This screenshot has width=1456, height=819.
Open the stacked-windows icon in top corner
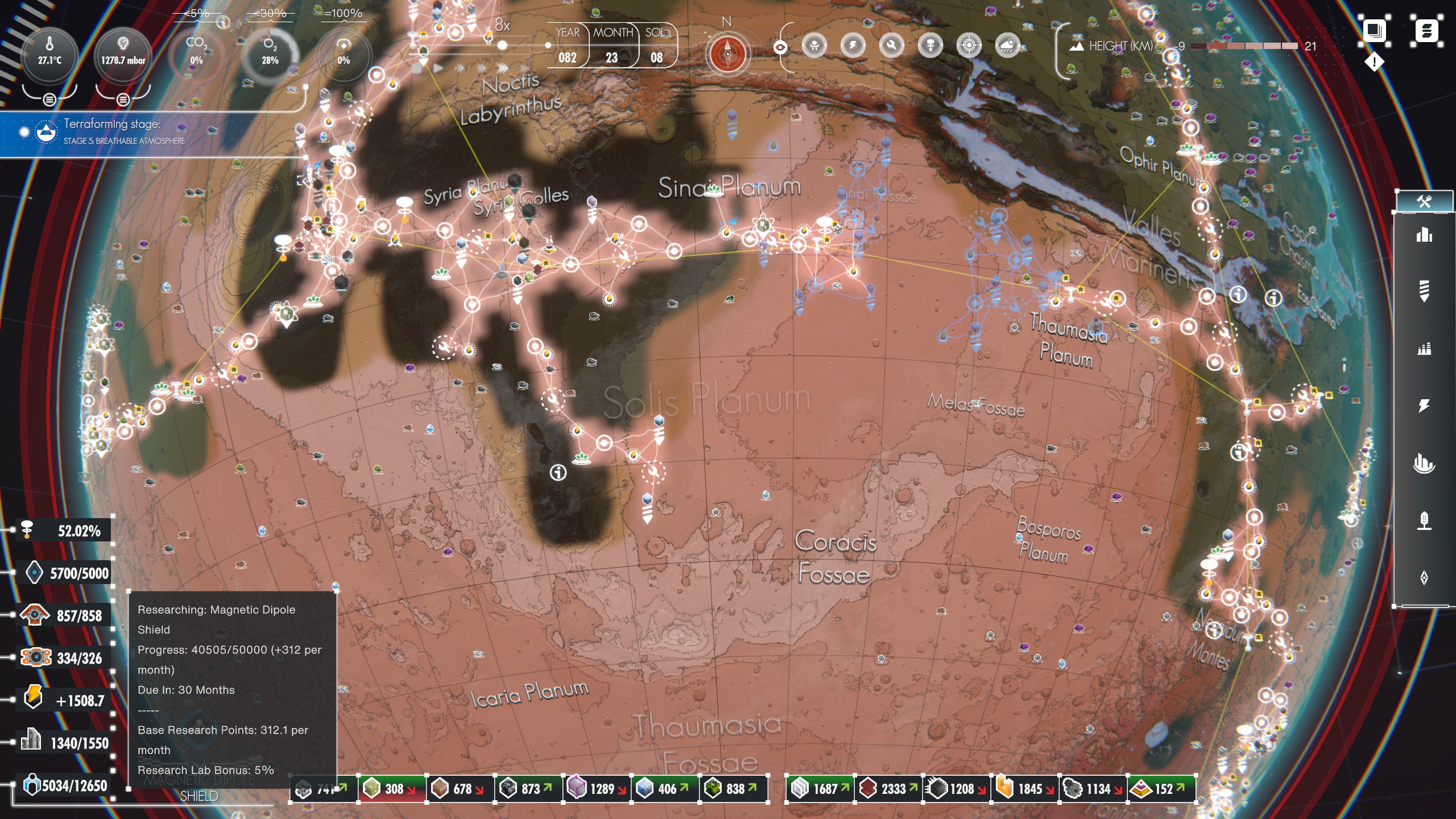coord(1374,30)
